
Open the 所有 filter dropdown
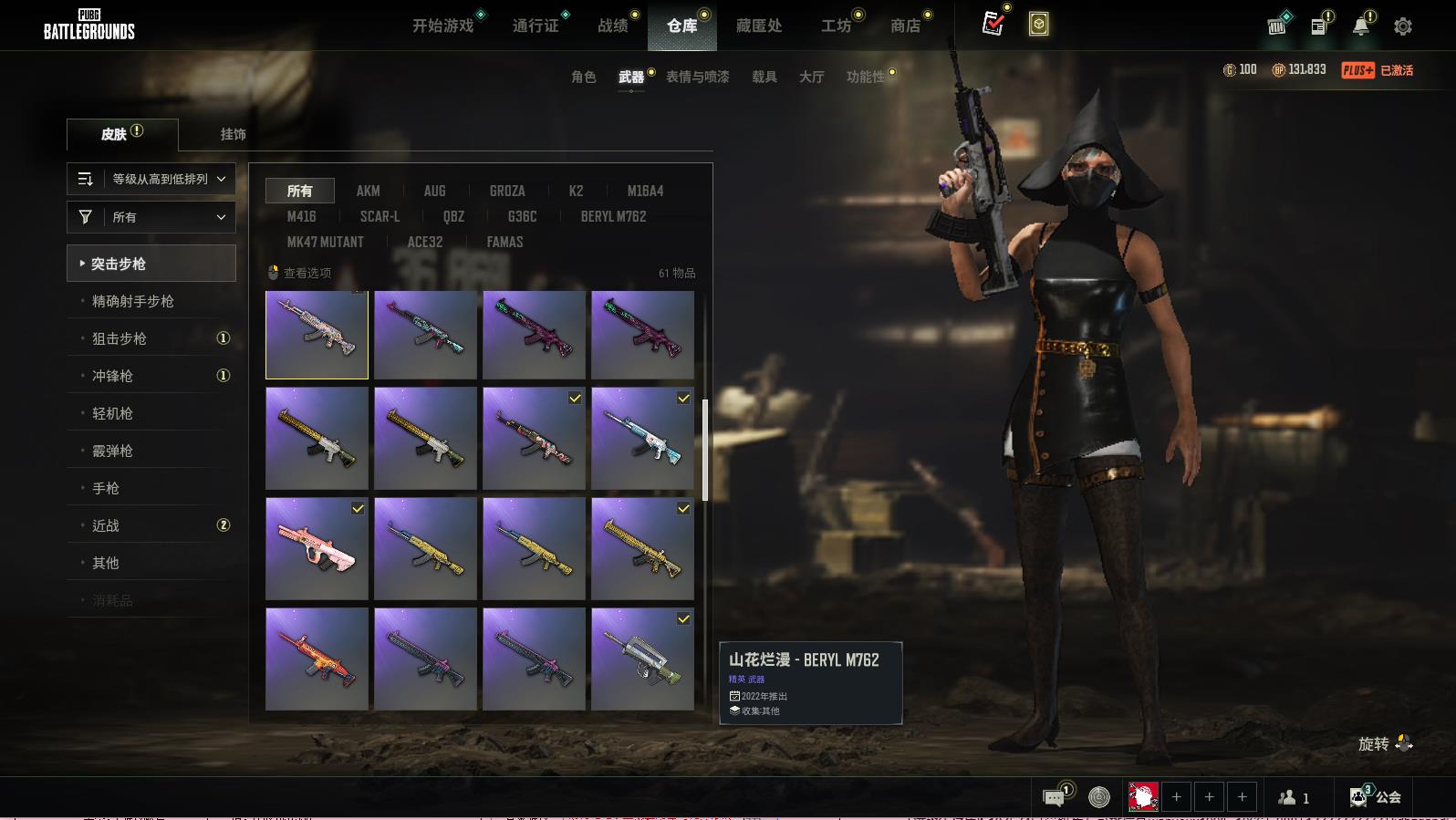151,217
